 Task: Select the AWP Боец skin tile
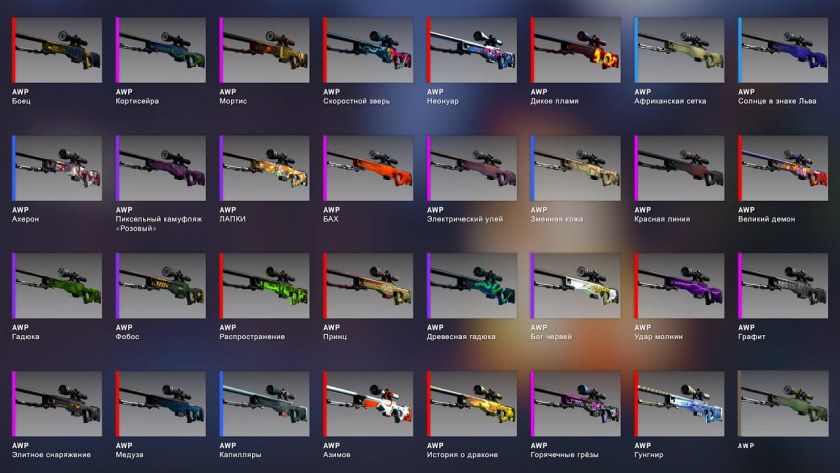coord(58,50)
